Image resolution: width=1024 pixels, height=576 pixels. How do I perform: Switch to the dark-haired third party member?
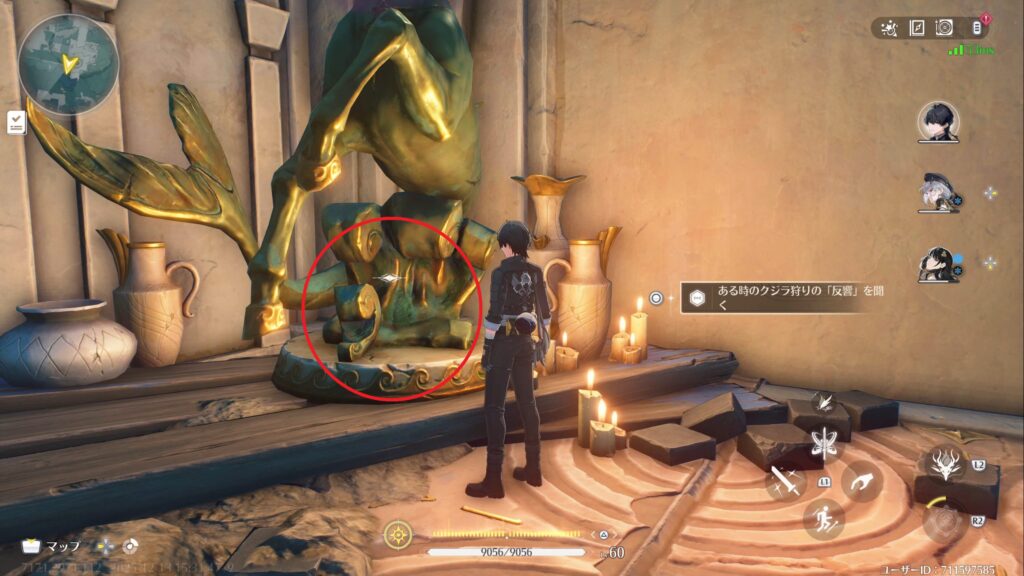(938, 264)
